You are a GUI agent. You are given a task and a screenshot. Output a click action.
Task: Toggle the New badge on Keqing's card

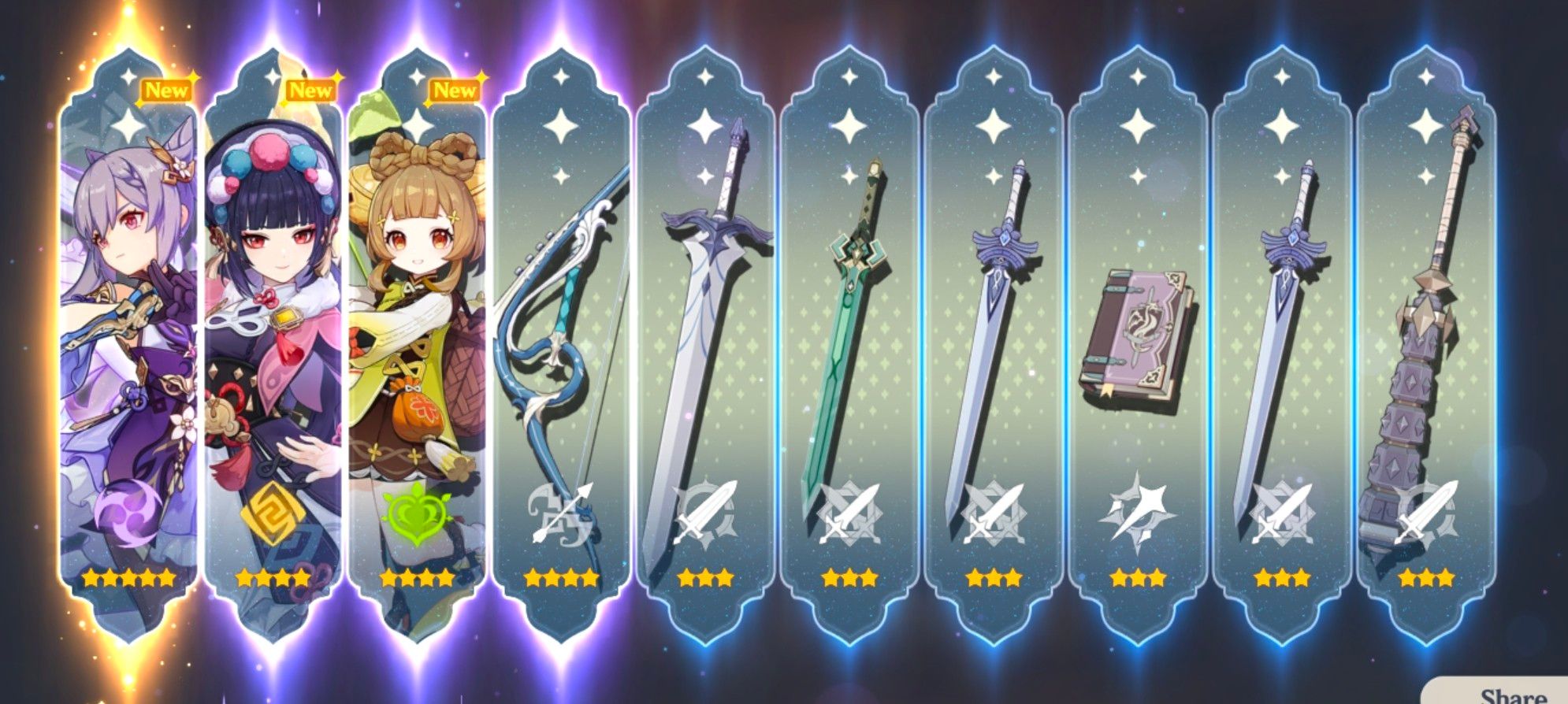tap(165, 91)
